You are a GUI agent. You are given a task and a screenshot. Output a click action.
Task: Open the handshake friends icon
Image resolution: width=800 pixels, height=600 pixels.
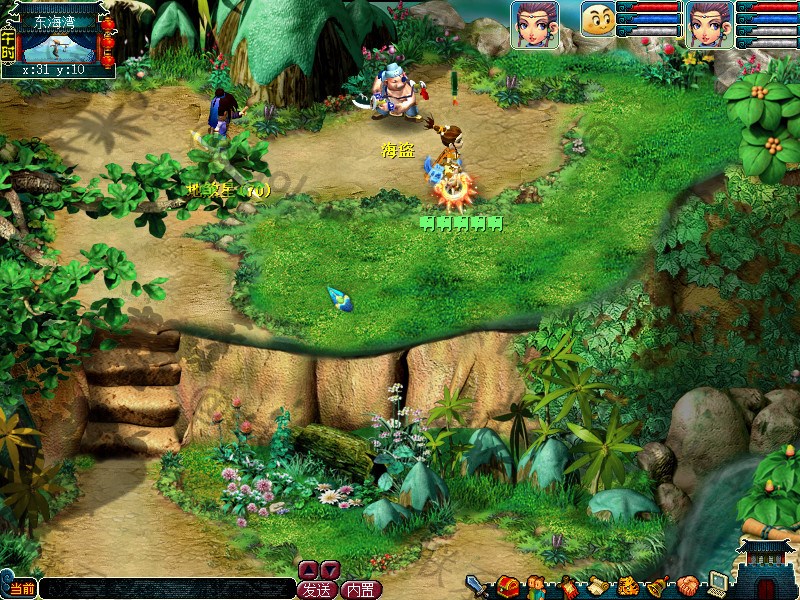coord(688,586)
